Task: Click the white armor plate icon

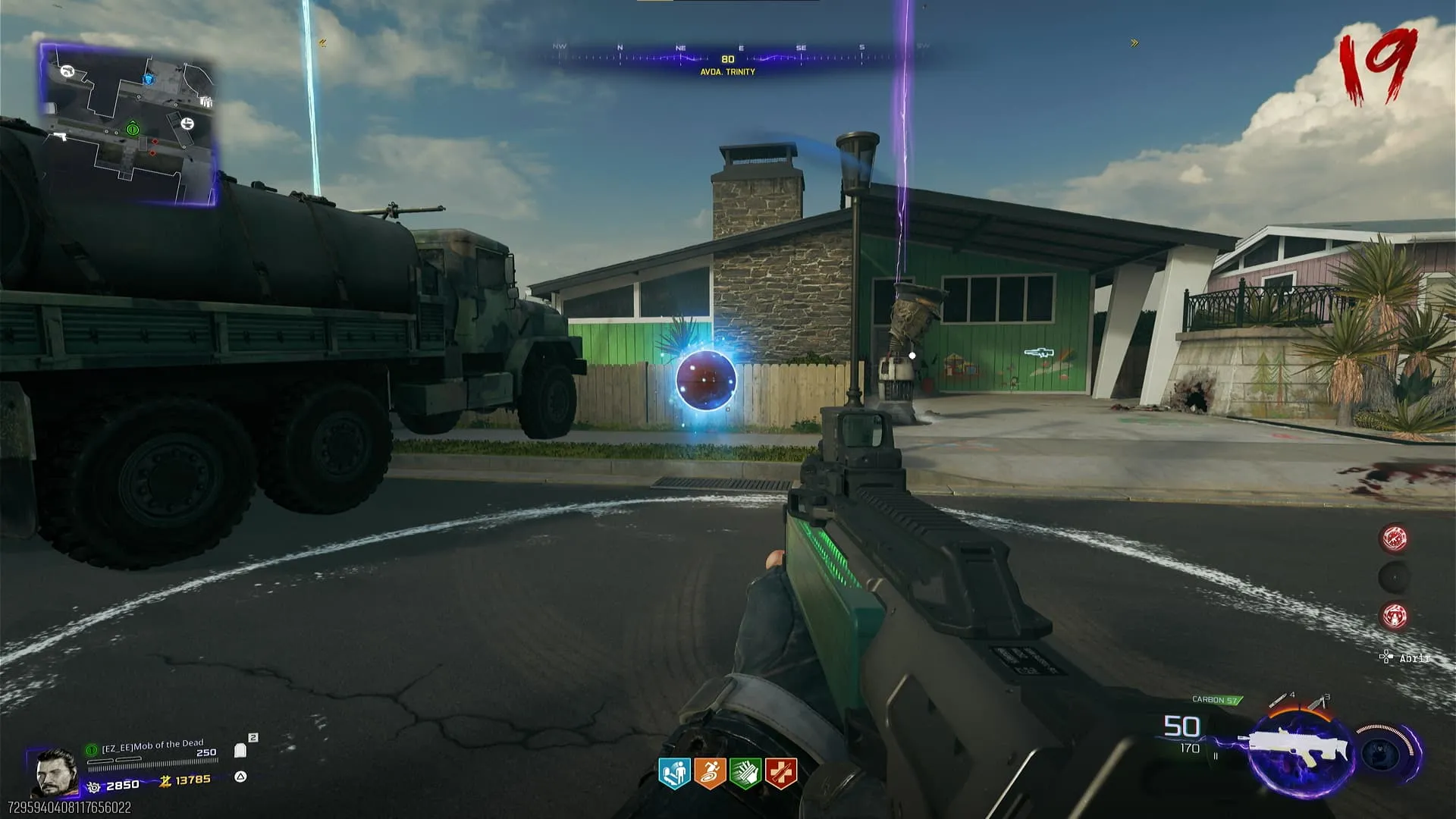Action: (x=240, y=750)
